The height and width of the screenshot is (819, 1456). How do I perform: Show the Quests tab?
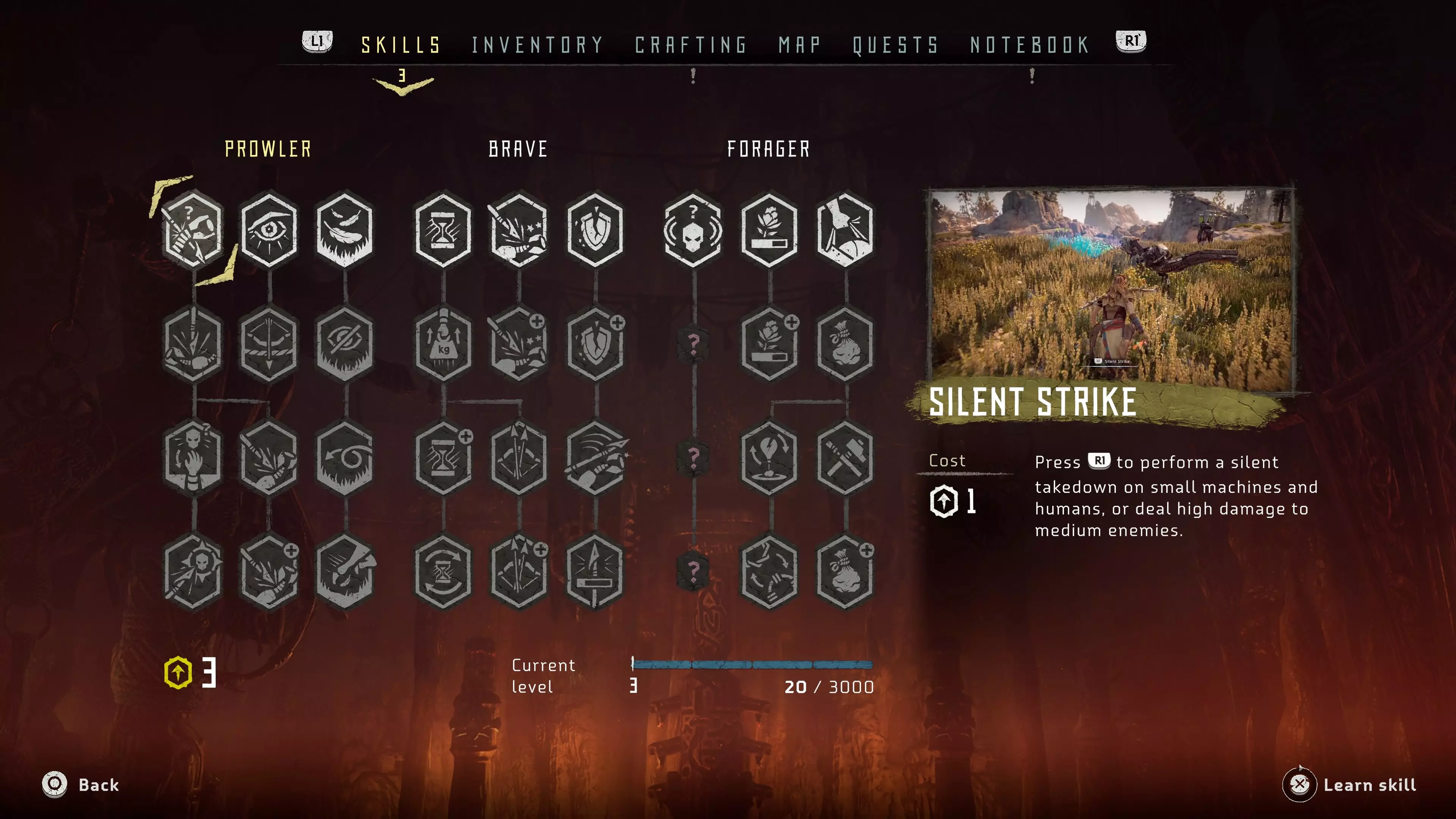[895, 45]
